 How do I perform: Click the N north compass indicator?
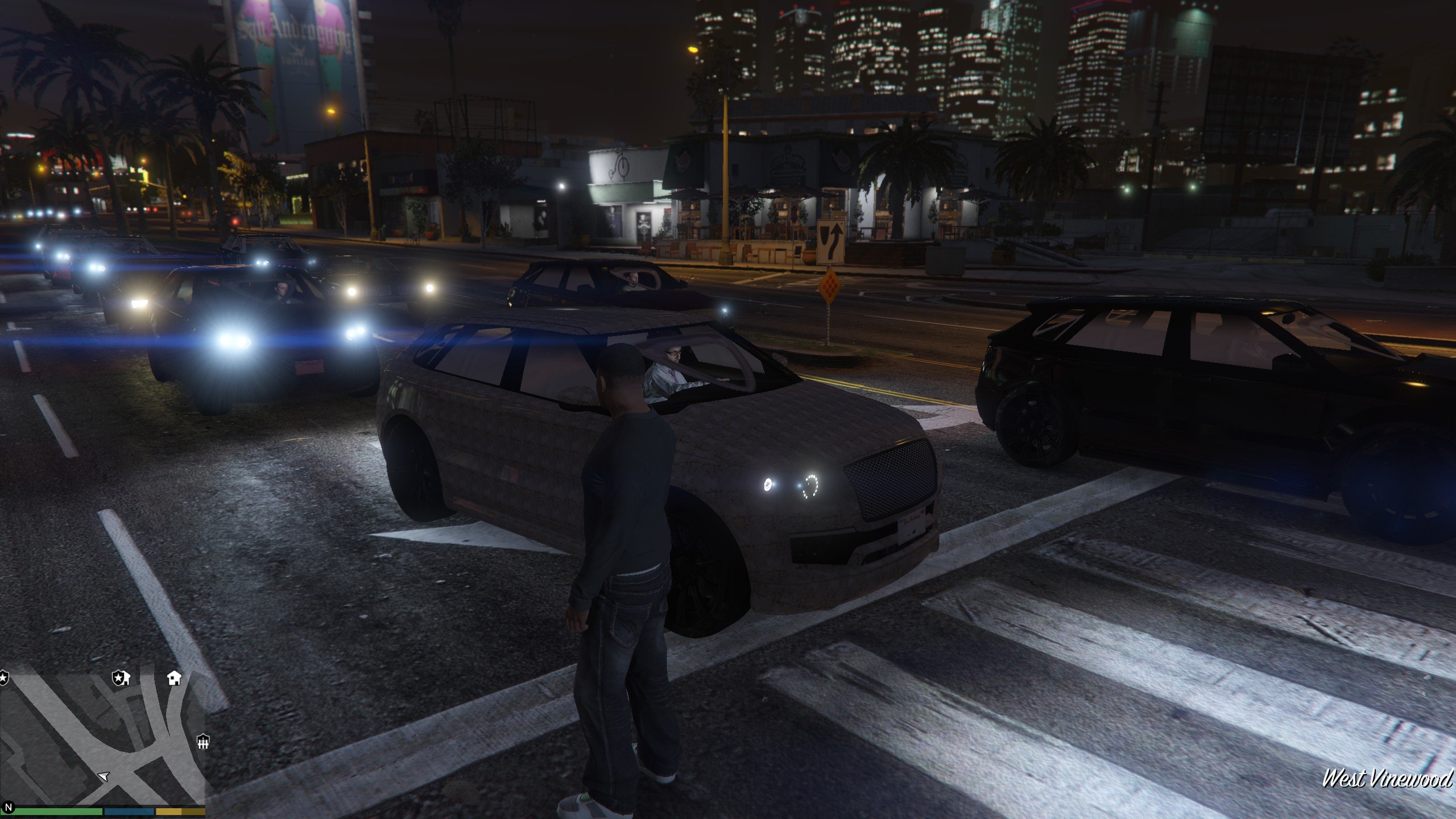tap(8, 808)
